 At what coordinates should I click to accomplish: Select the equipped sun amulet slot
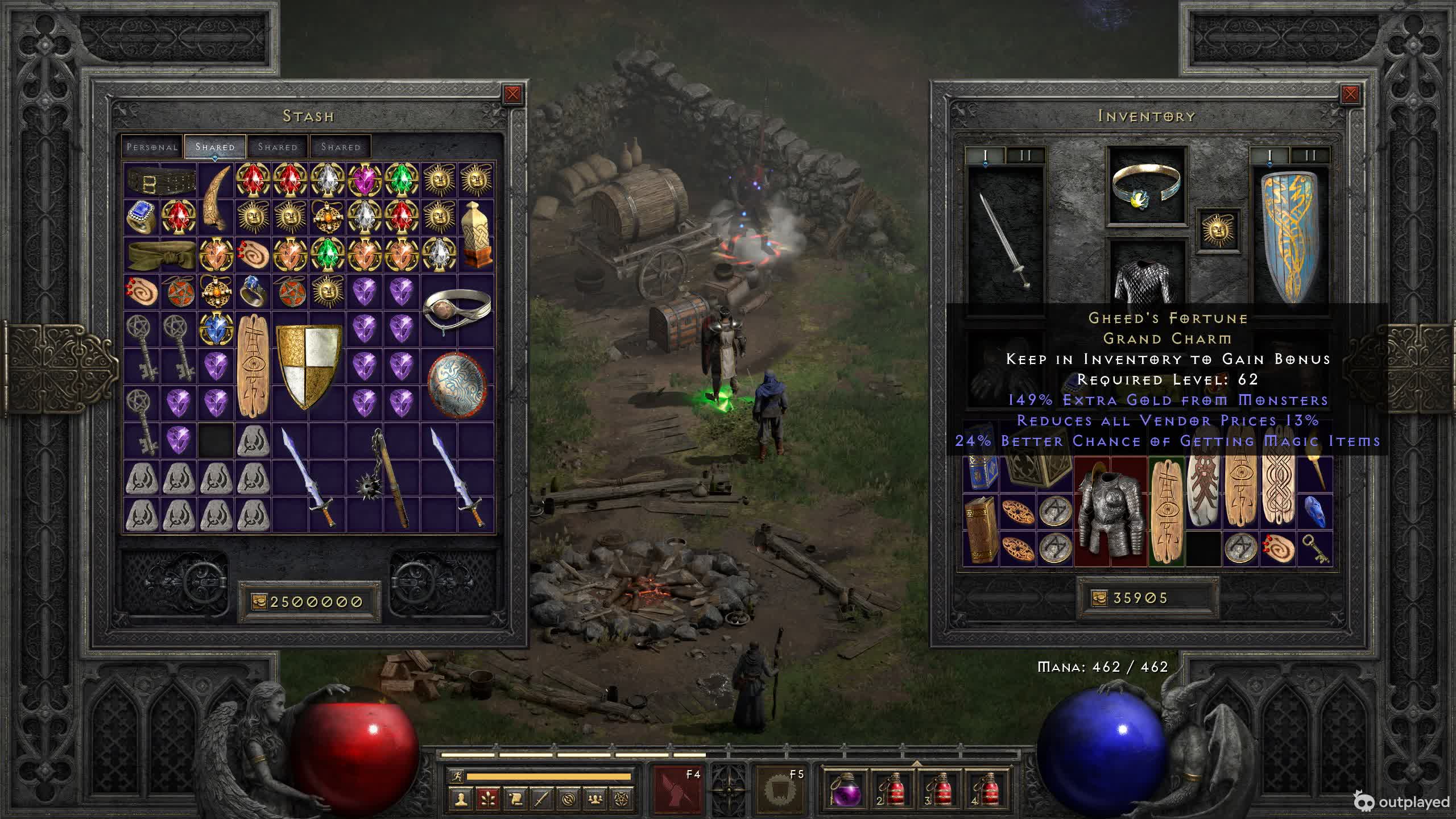coord(1218,230)
